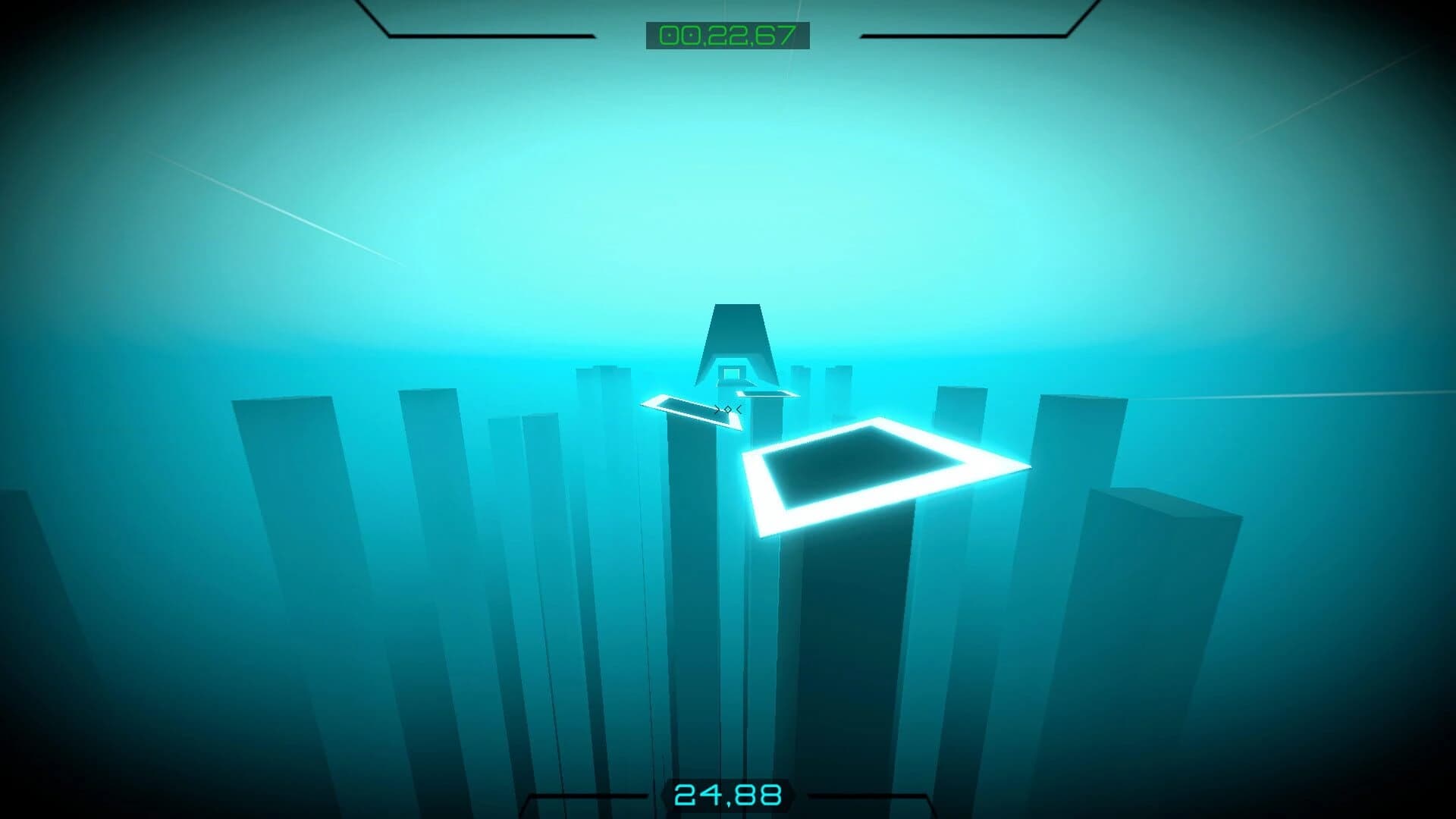Click the dark square portal on the arch structure
This screenshot has width=1456, height=819.
(x=730, y=373)
